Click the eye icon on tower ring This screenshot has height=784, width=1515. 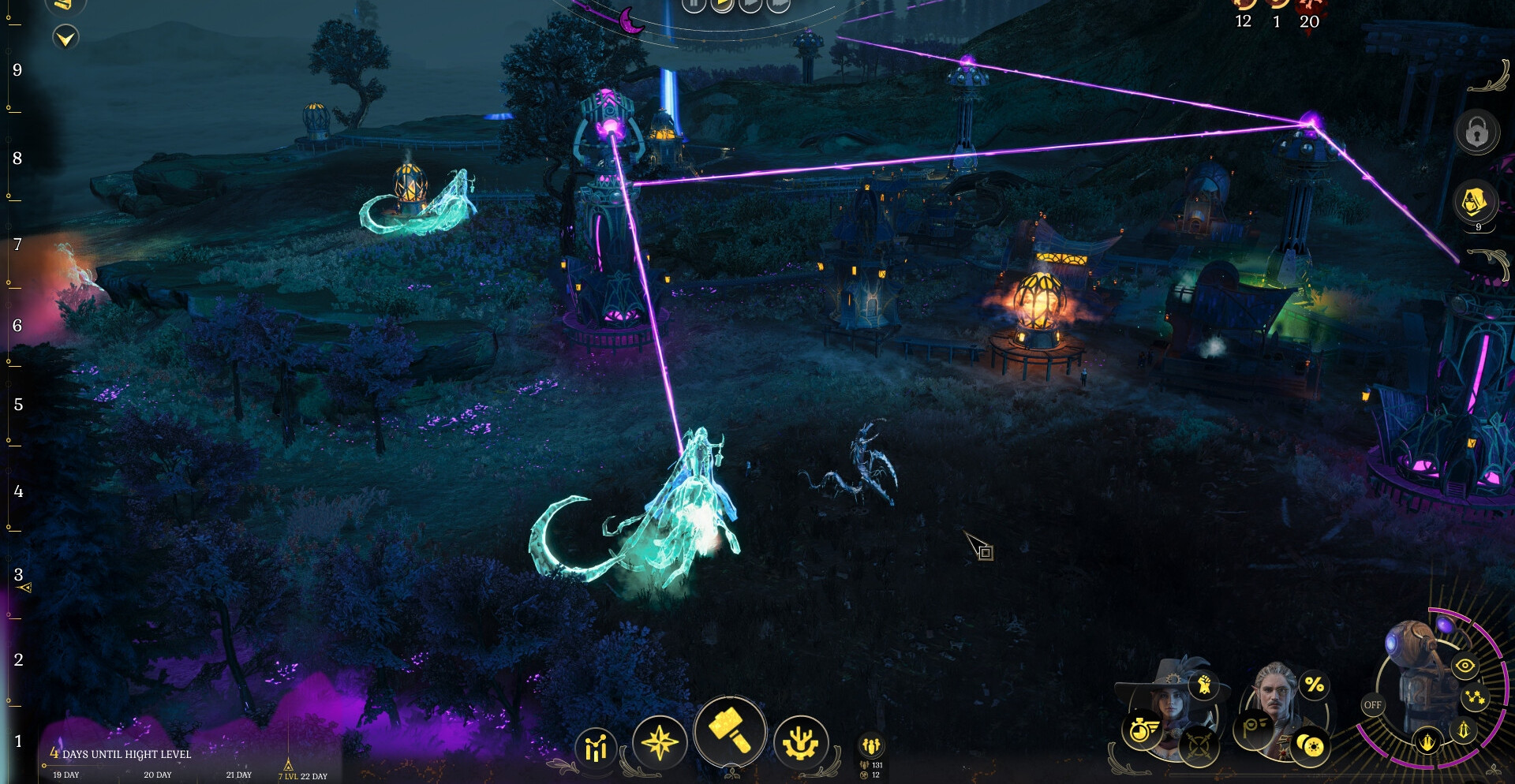coord(1465,666)
